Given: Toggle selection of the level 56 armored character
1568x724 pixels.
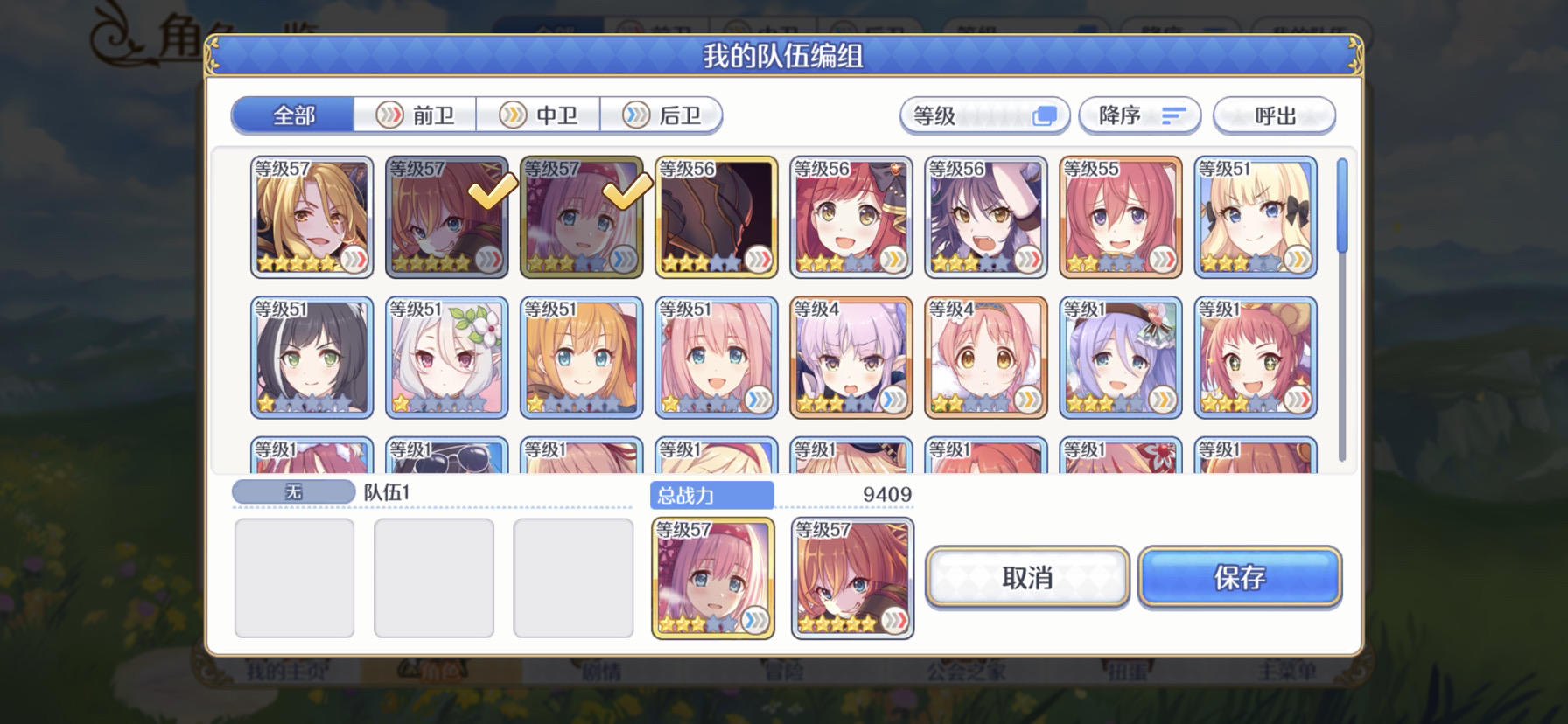Looking at the screenshot, I should click(x=716, y=216).
